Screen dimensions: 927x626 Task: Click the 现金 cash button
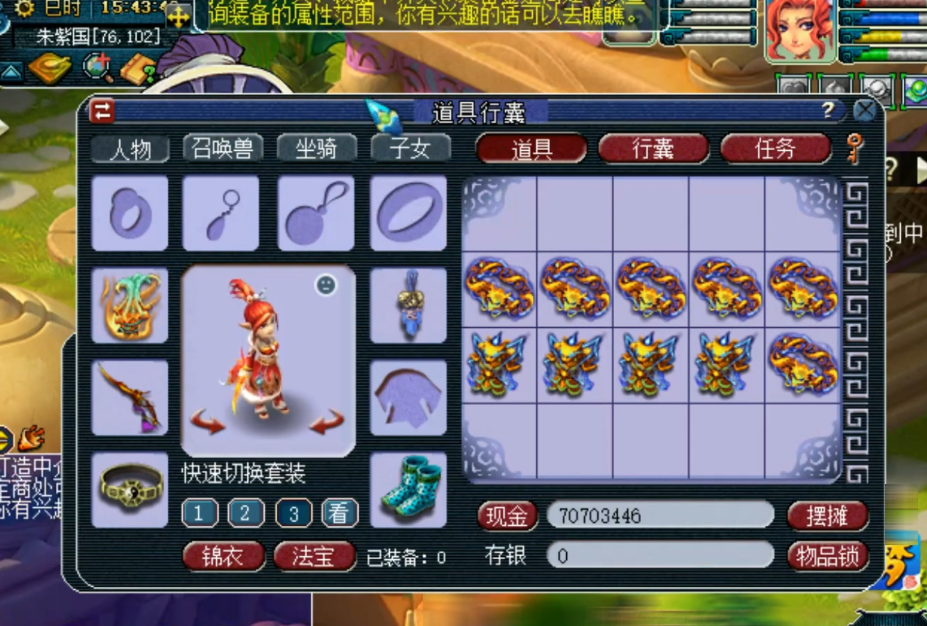(507, 515)
